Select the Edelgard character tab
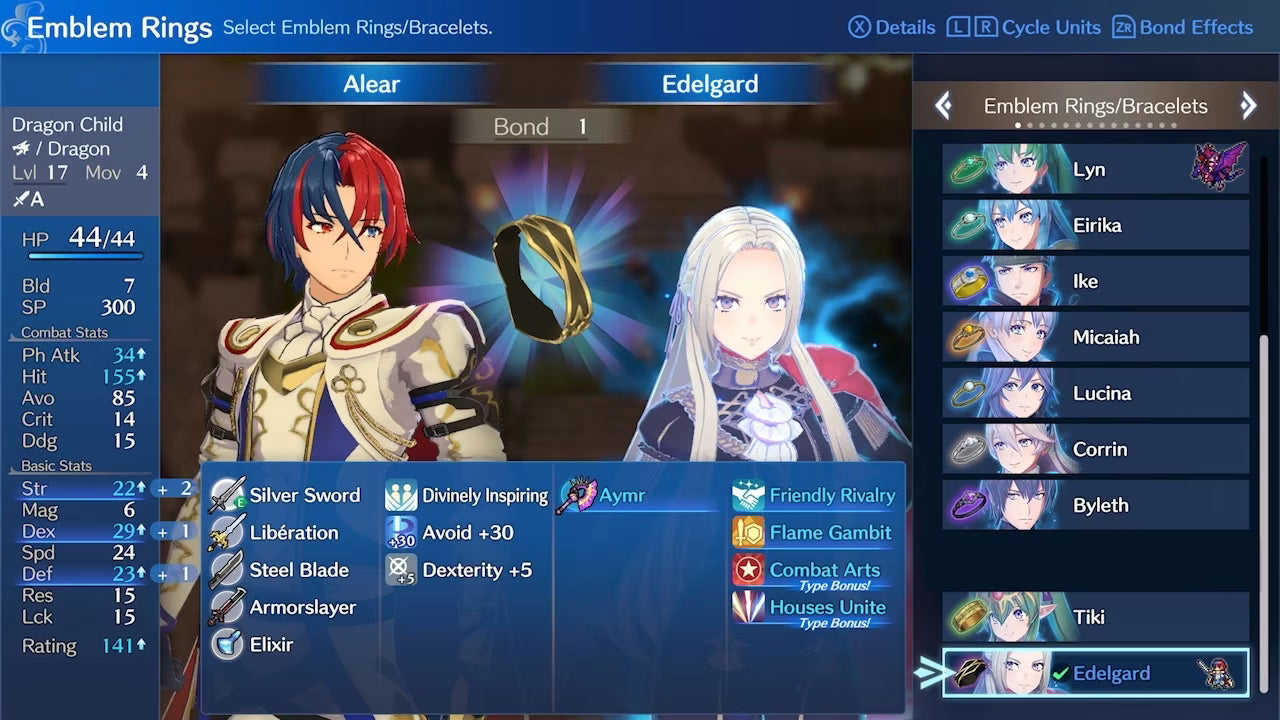Viewport: 1280px width, 720px height. point(709,84)
